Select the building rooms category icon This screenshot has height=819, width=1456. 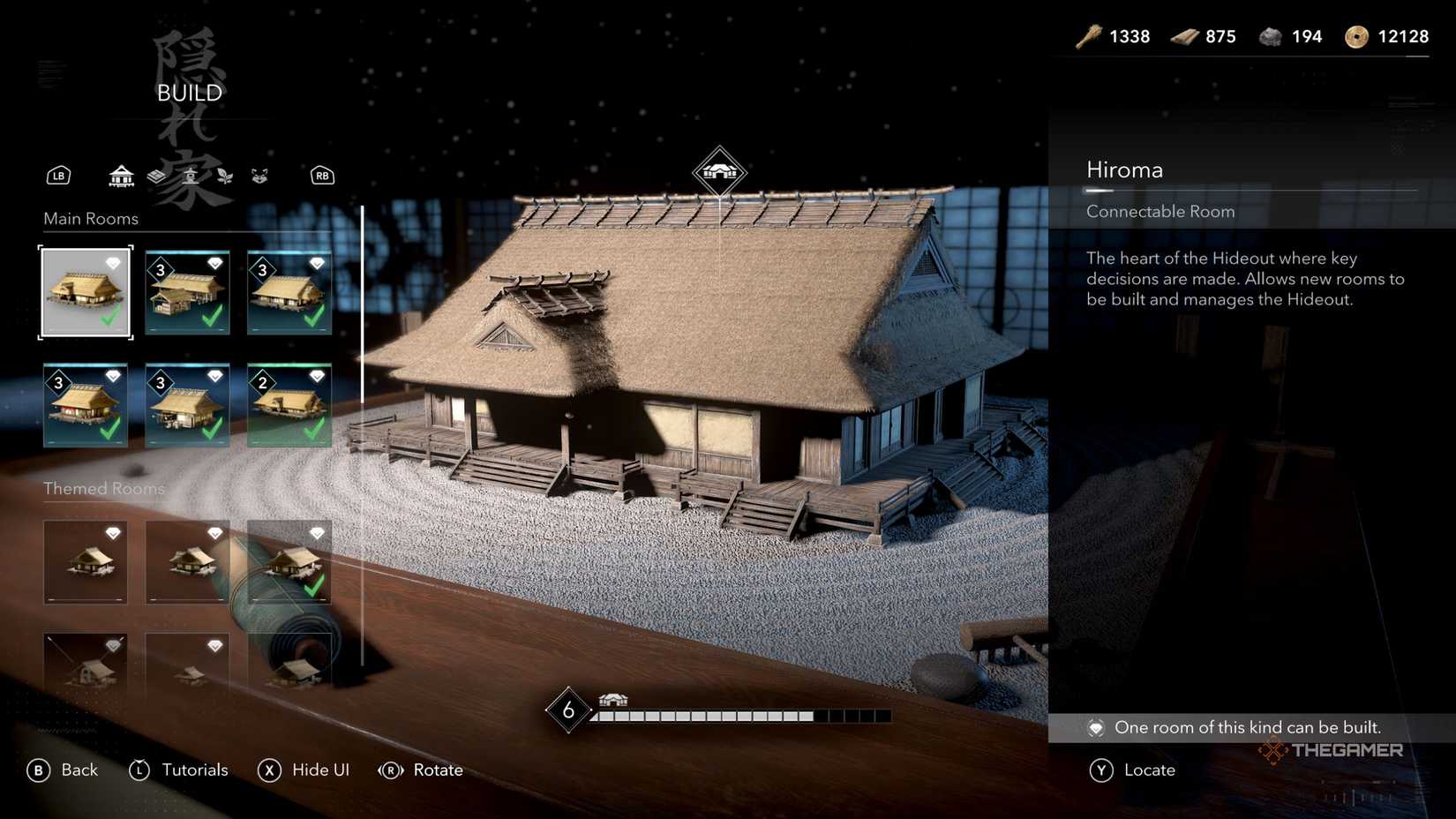120,176
